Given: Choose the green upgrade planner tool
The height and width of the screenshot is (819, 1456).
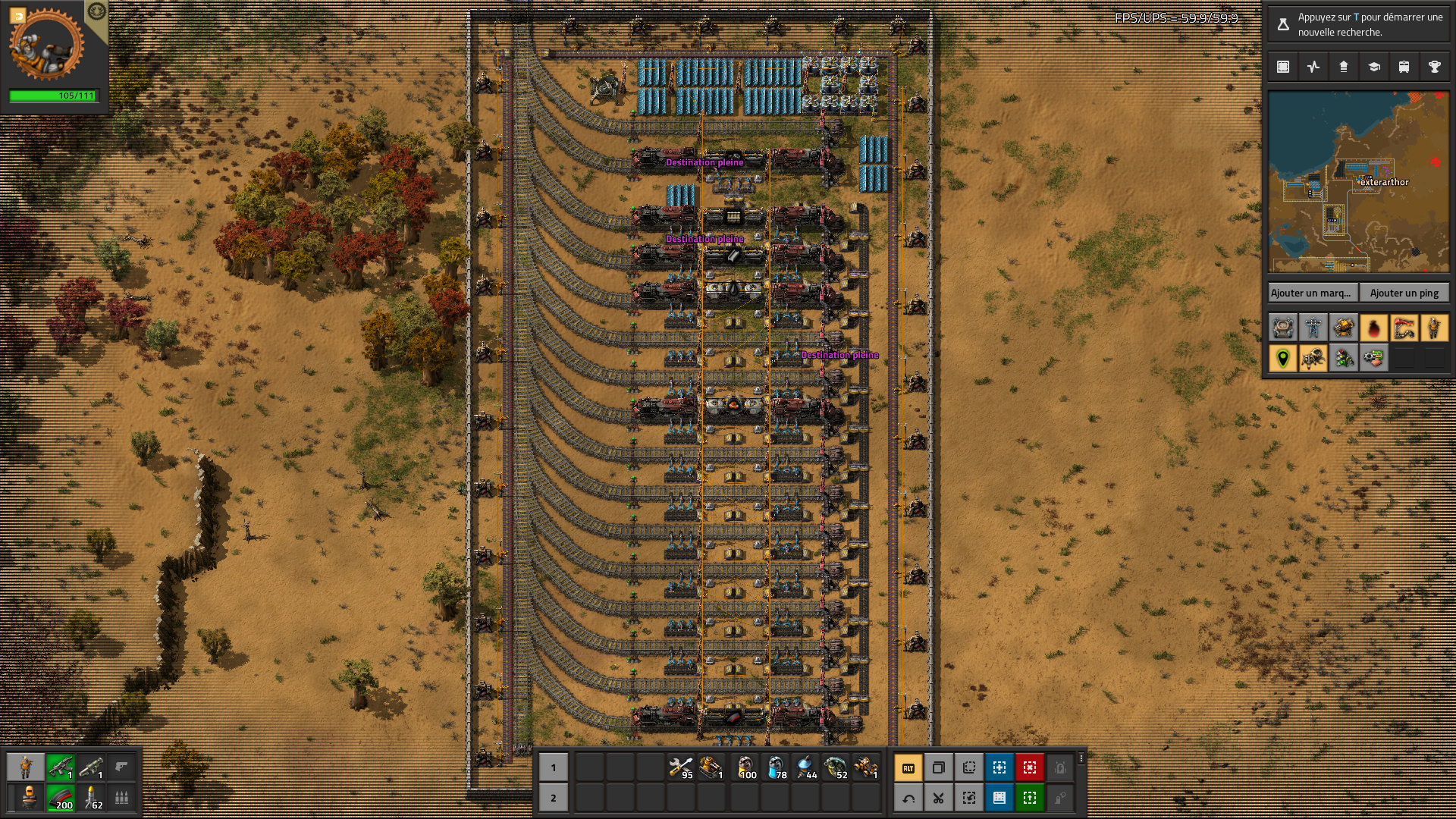Looking at the screenshot, I should [x=1030, y=798].
